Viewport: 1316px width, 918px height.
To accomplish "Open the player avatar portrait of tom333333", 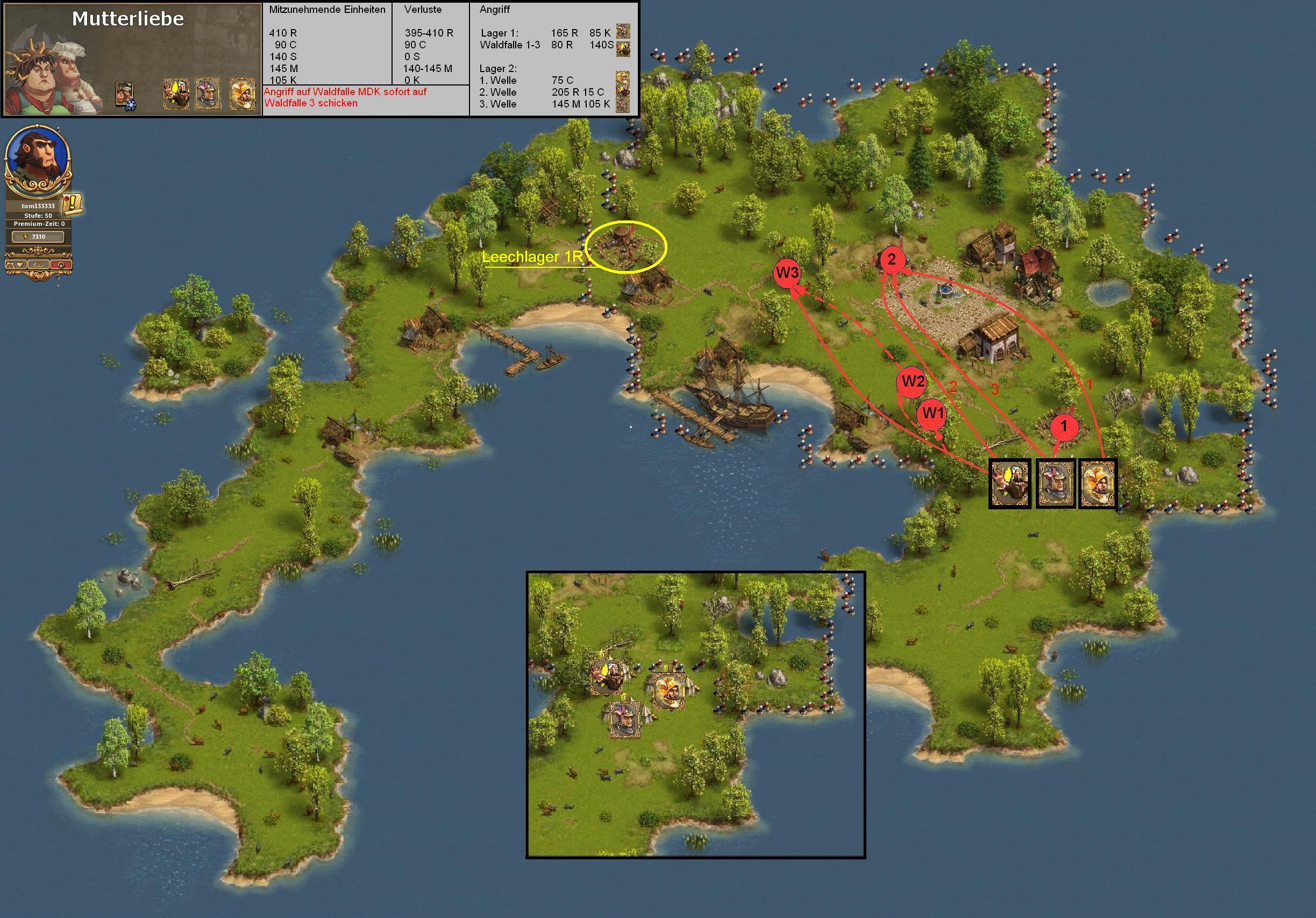I will 38,156.
